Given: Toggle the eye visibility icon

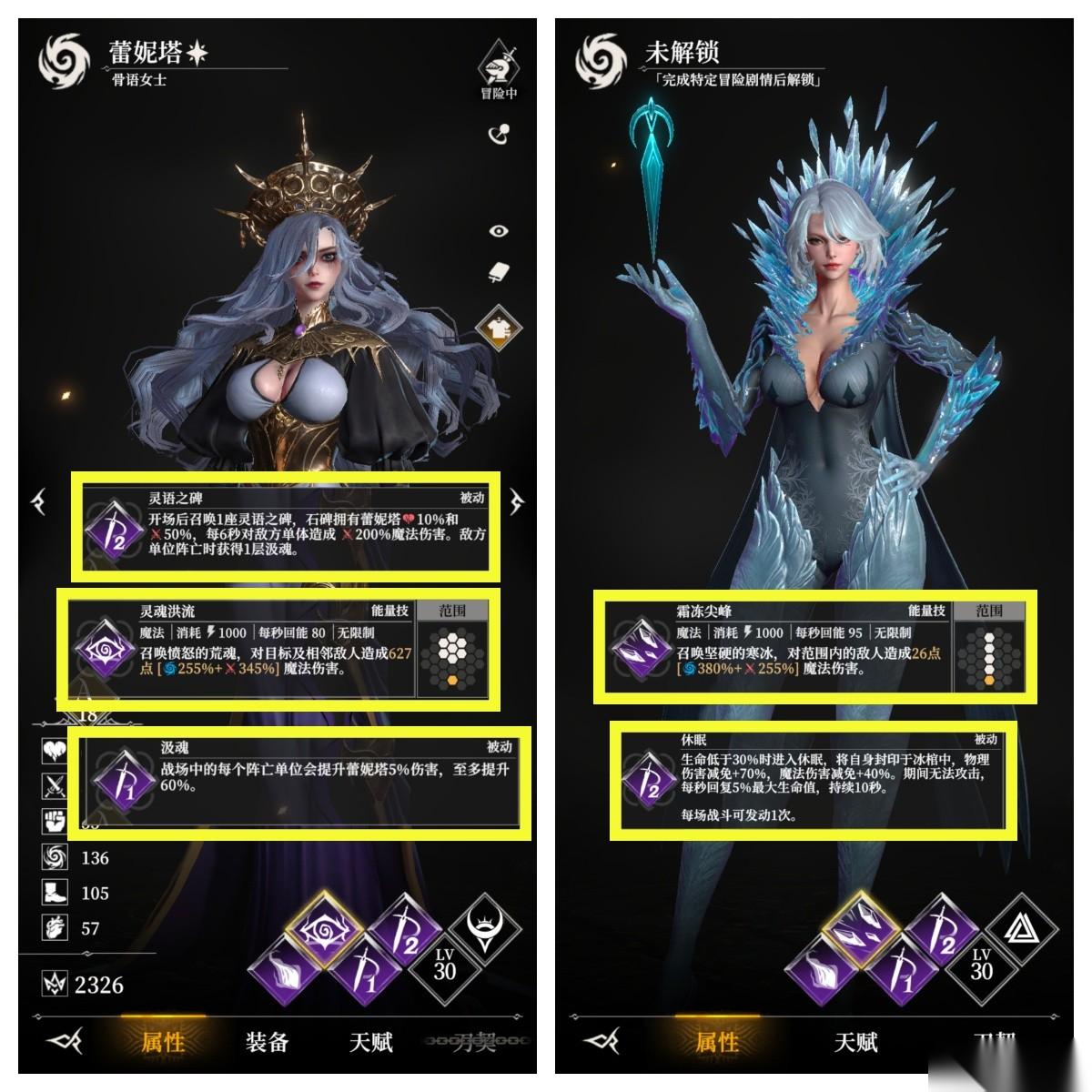Looking at the screenshot, I should [499, 231].
